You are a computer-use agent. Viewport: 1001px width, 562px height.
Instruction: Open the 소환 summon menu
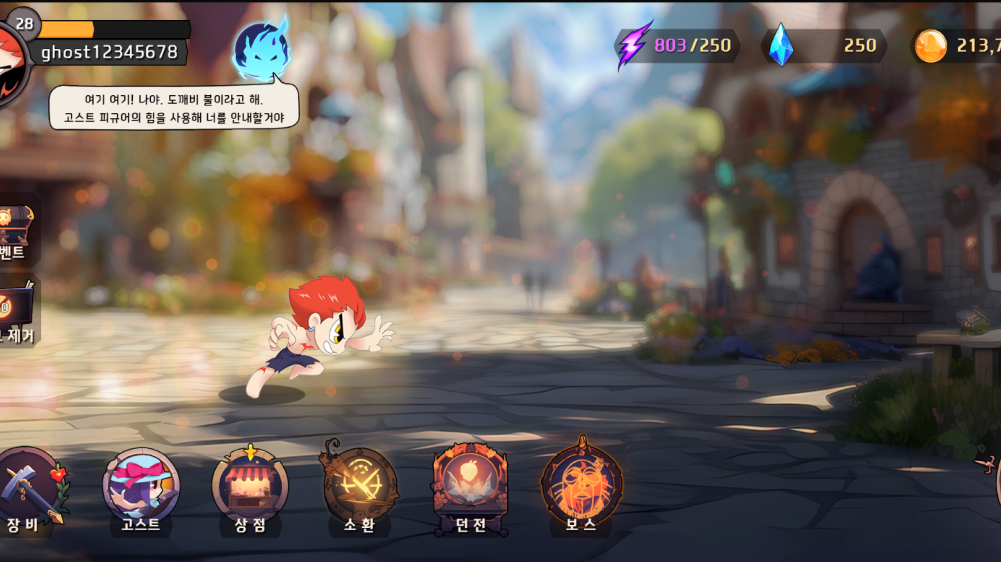(360, 487)
